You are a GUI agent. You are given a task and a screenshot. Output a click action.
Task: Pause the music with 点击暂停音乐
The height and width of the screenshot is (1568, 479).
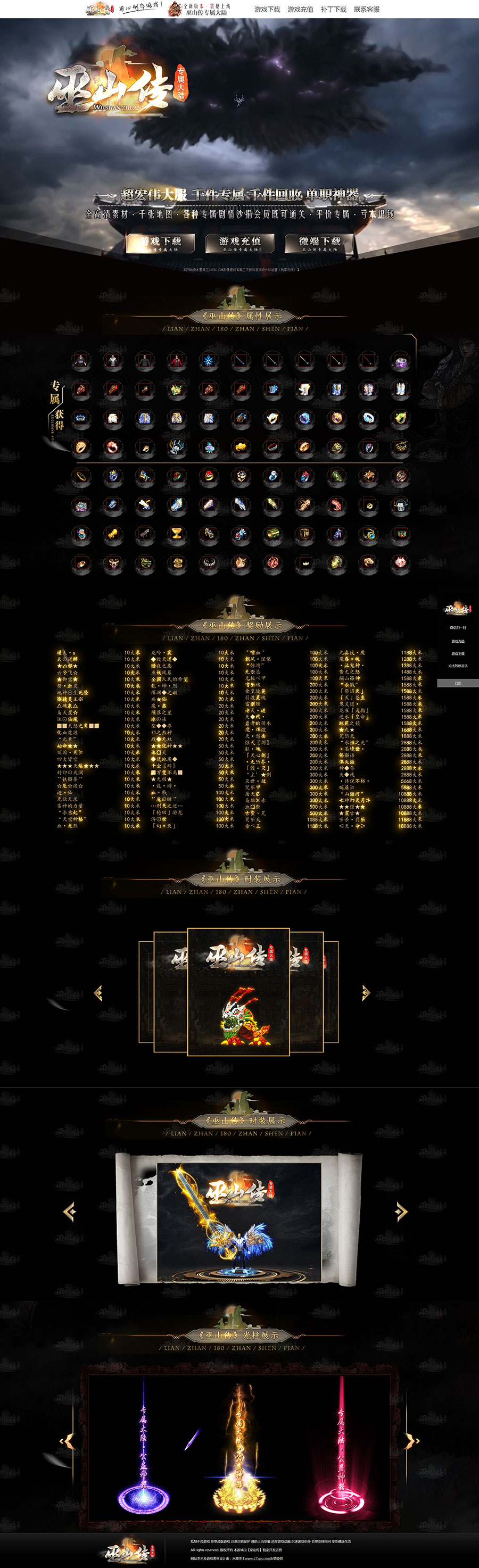458,666
